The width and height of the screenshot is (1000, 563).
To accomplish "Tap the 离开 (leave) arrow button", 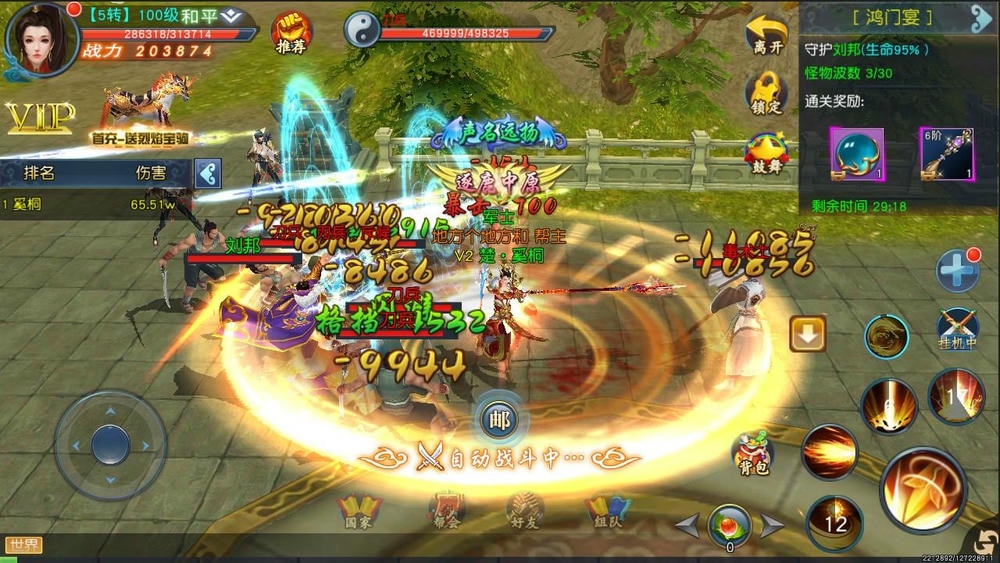I will (766, 34).
